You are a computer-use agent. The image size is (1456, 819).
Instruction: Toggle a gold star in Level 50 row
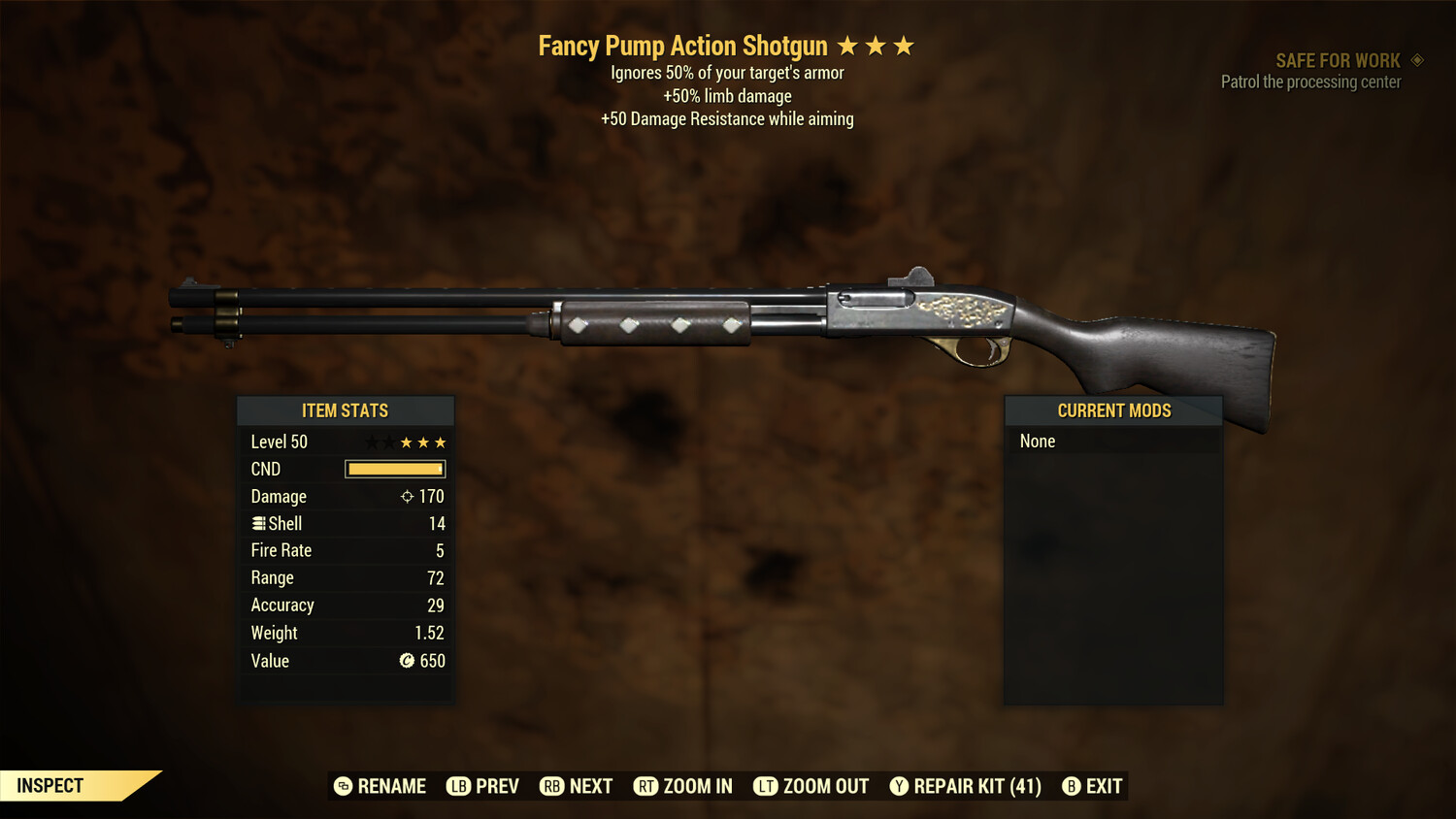click(x=406, y=442)
